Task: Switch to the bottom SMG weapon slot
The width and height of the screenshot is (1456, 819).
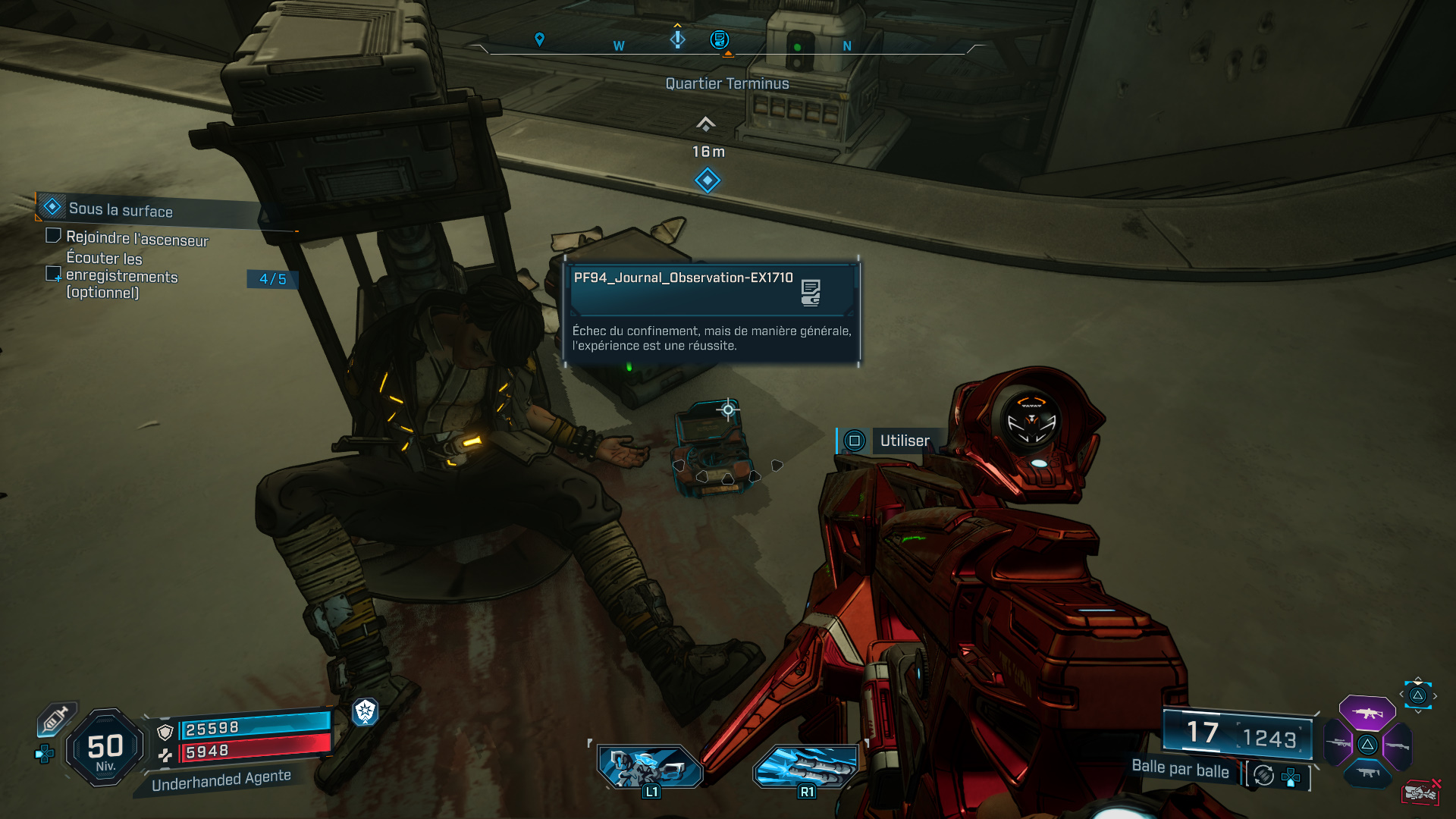Action: (x=1367, y=773)
